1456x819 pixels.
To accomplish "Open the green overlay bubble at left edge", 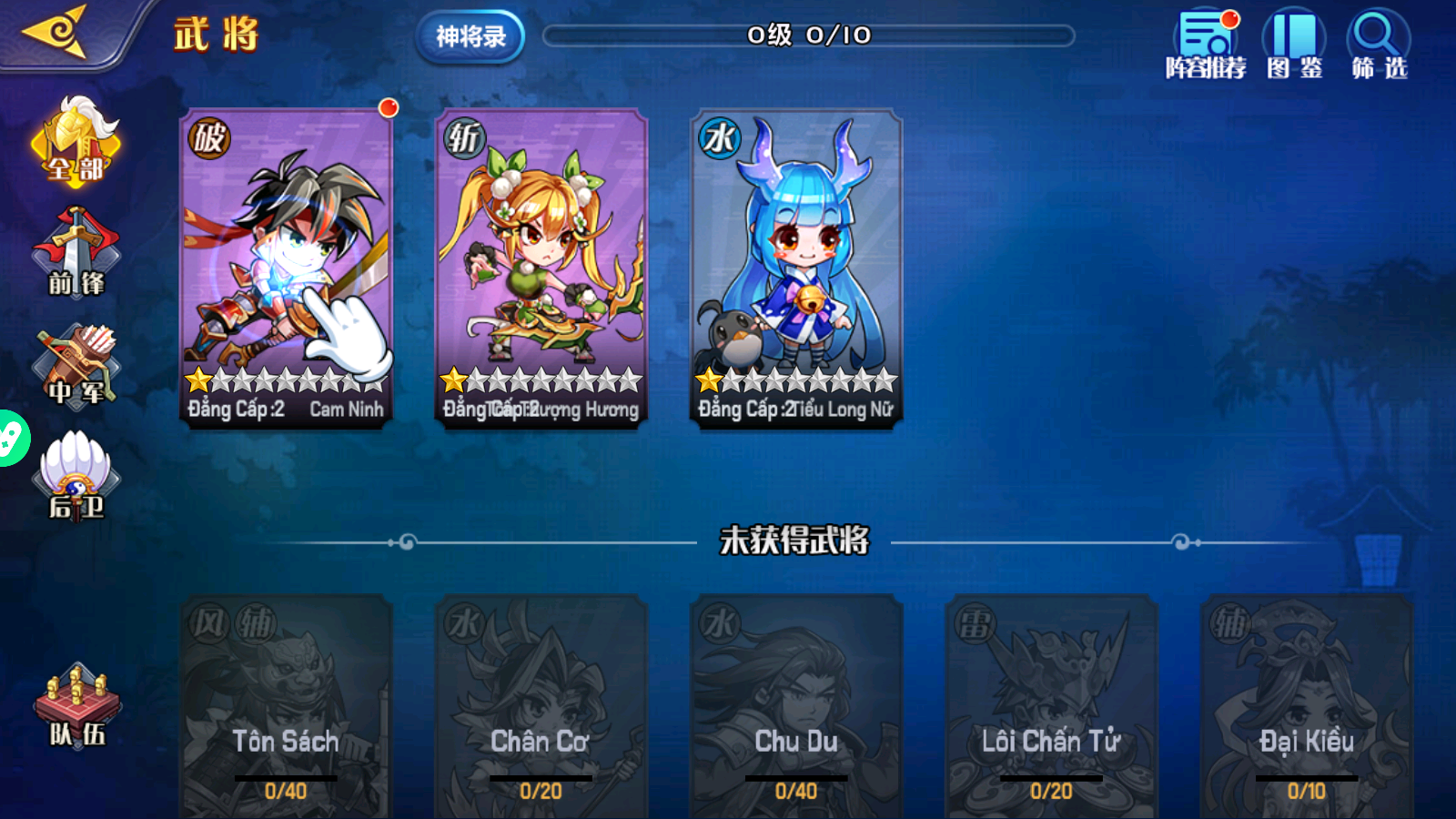I will (x=11, y=439).
